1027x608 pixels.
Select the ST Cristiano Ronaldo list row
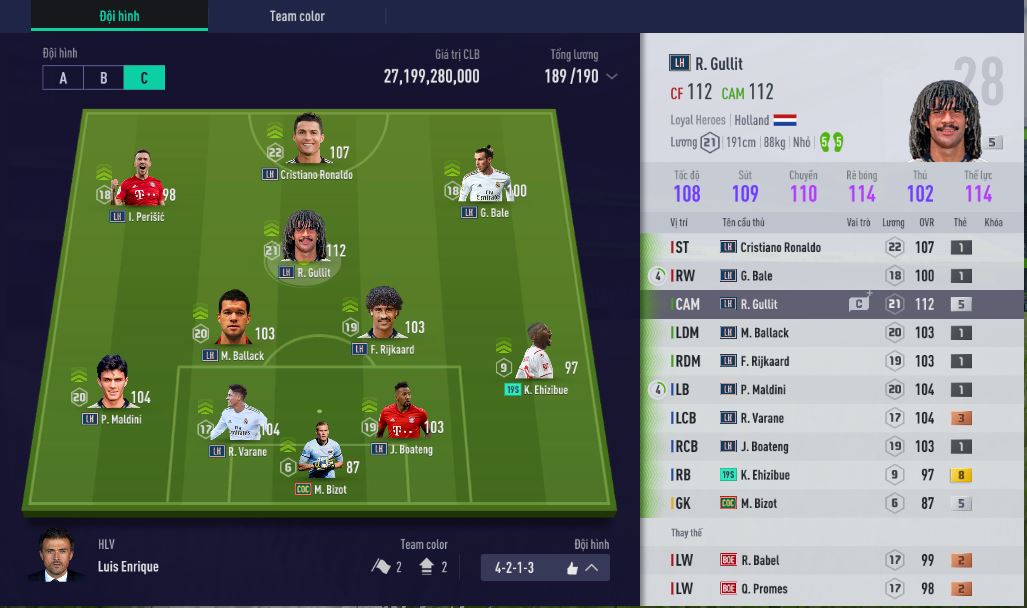832,247
